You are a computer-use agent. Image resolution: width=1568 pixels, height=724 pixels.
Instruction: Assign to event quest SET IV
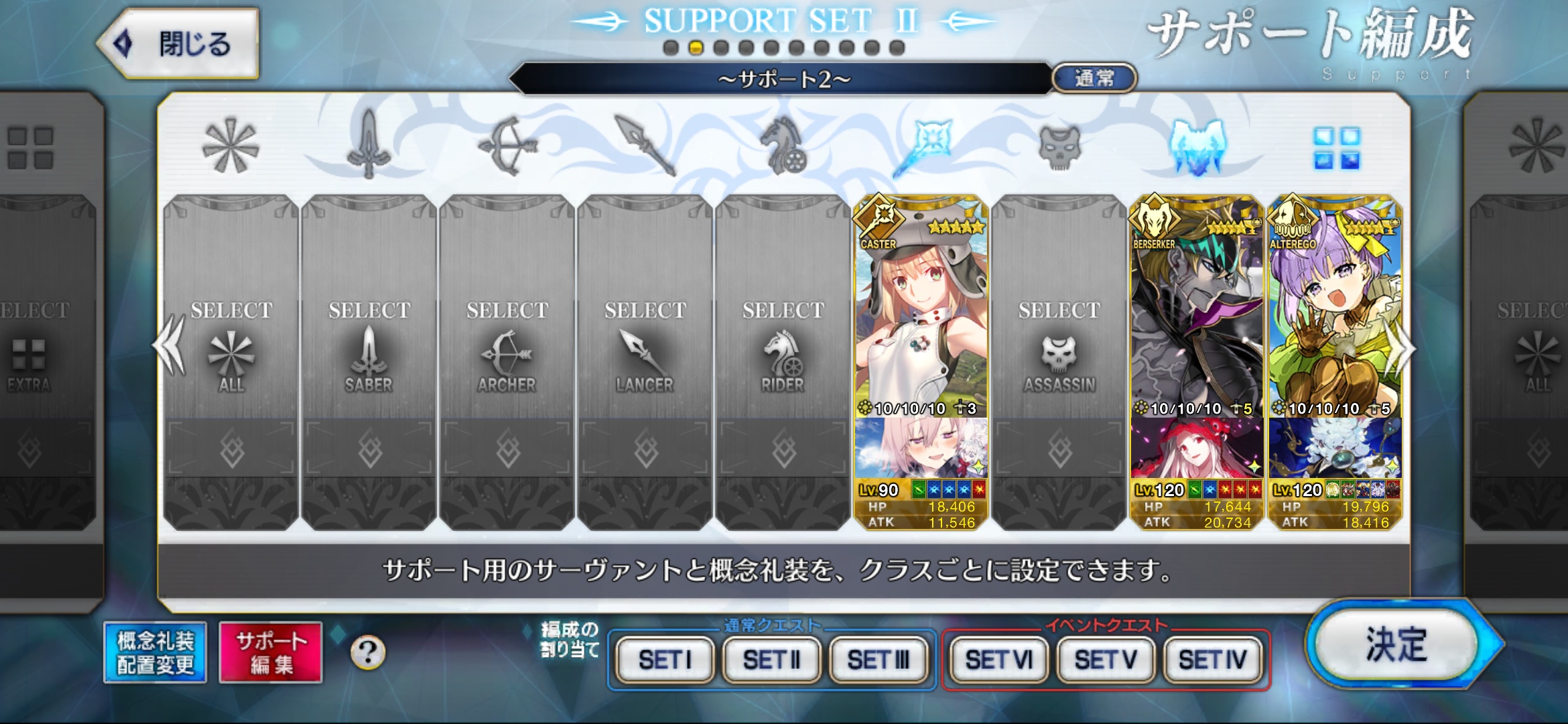pos(1212,660)
